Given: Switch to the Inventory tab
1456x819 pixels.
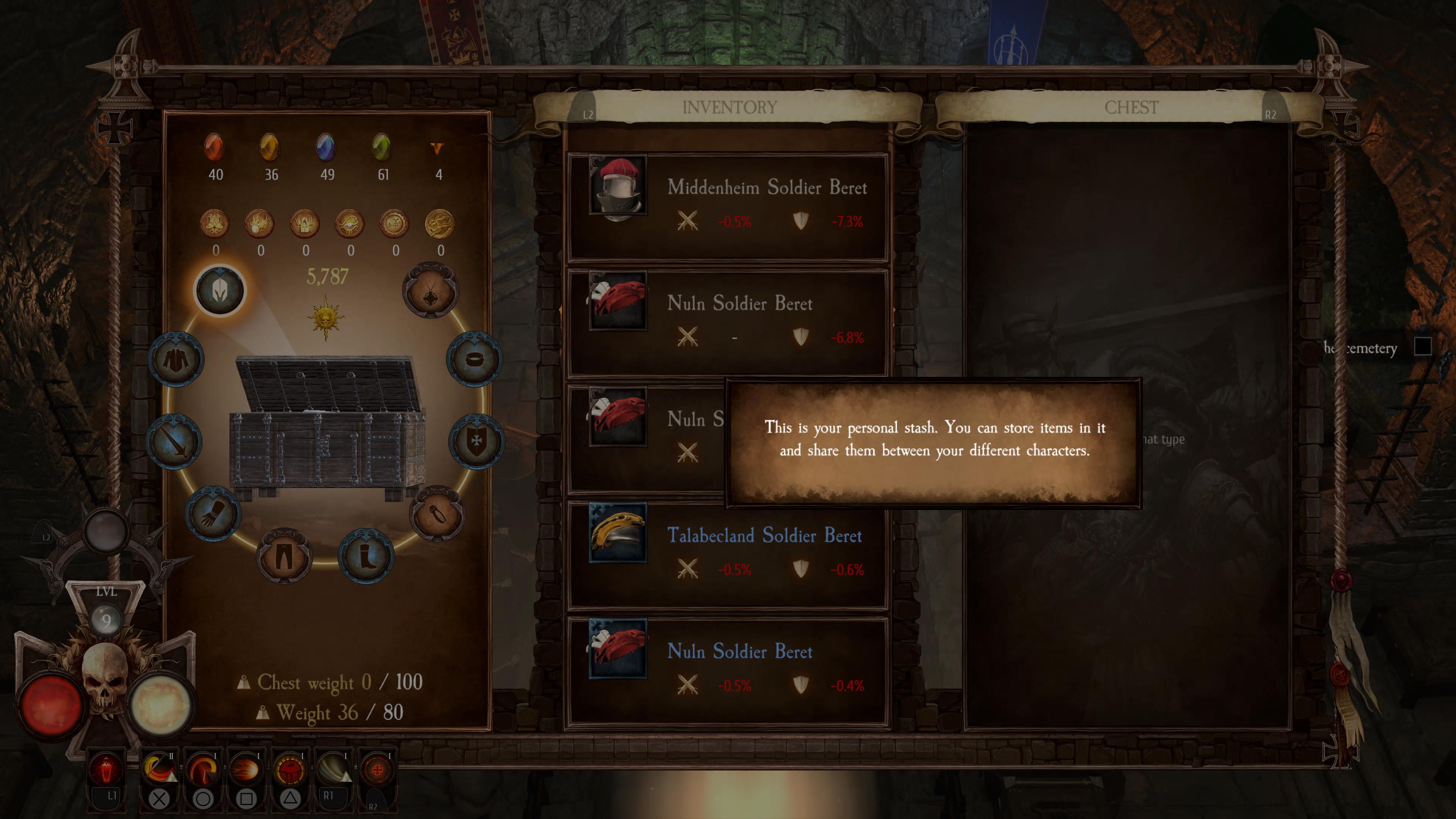Looking at the screenshot, I should pyautogui.click(x=729, y=107).
